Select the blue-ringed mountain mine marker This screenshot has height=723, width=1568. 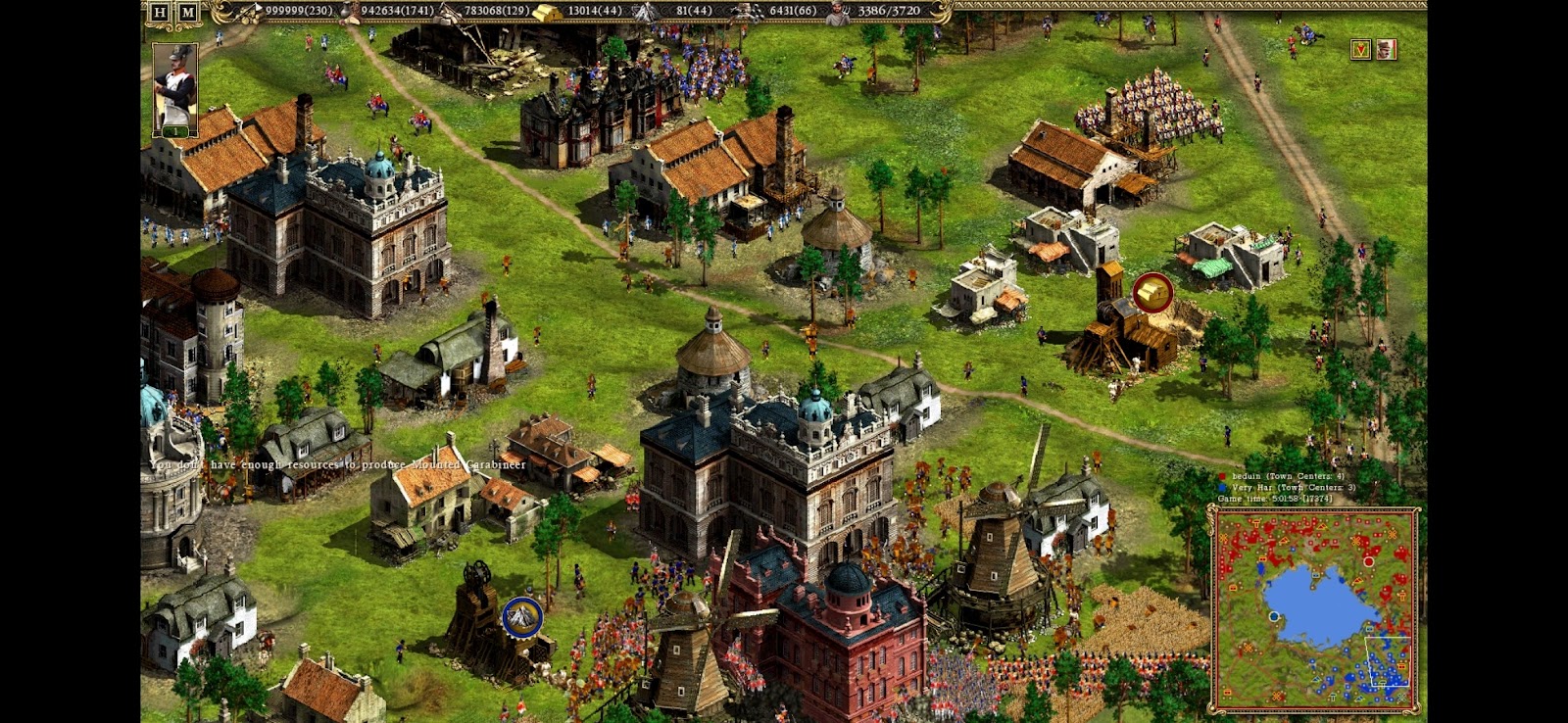click(x=522, y=617)
